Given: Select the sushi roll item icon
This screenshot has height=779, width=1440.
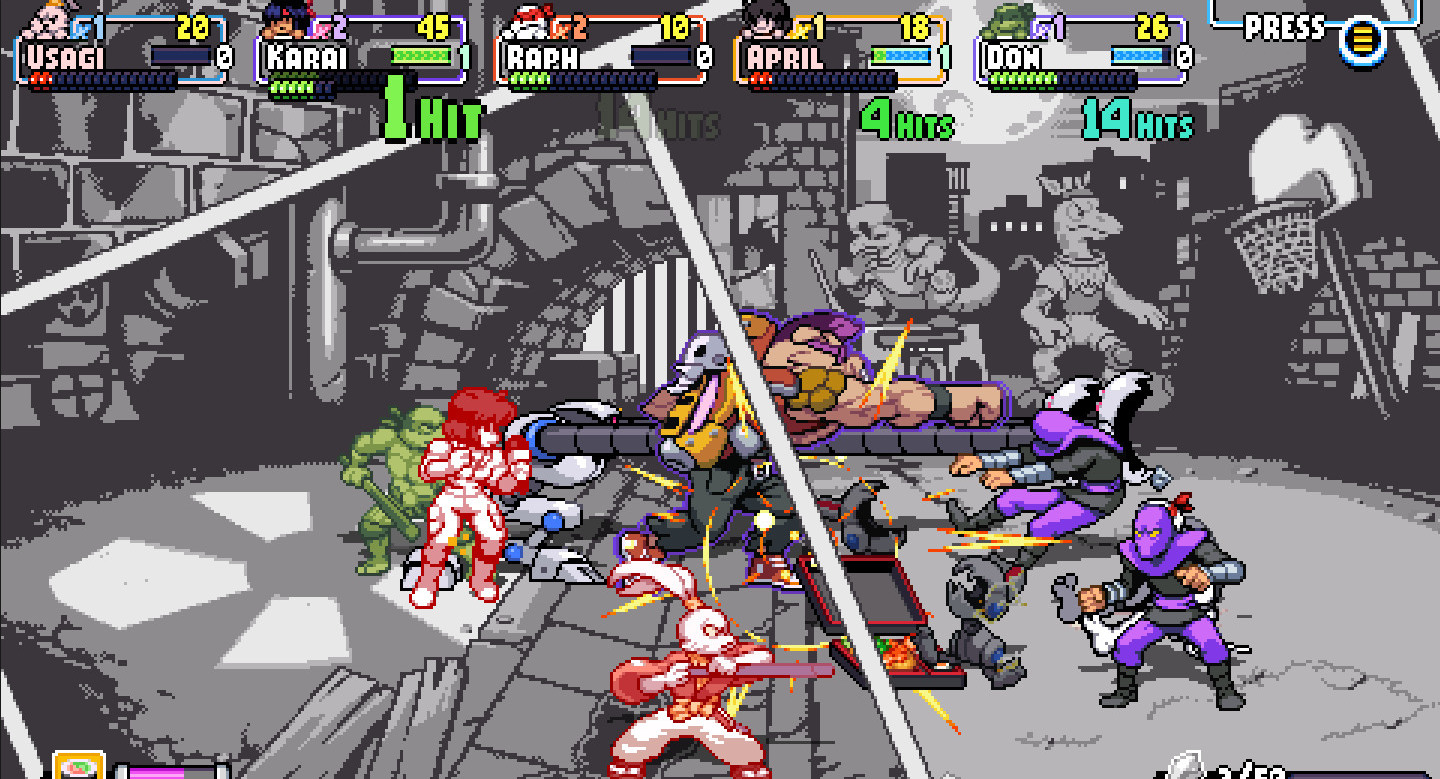Looking at the screenshot, I should 79,767.
